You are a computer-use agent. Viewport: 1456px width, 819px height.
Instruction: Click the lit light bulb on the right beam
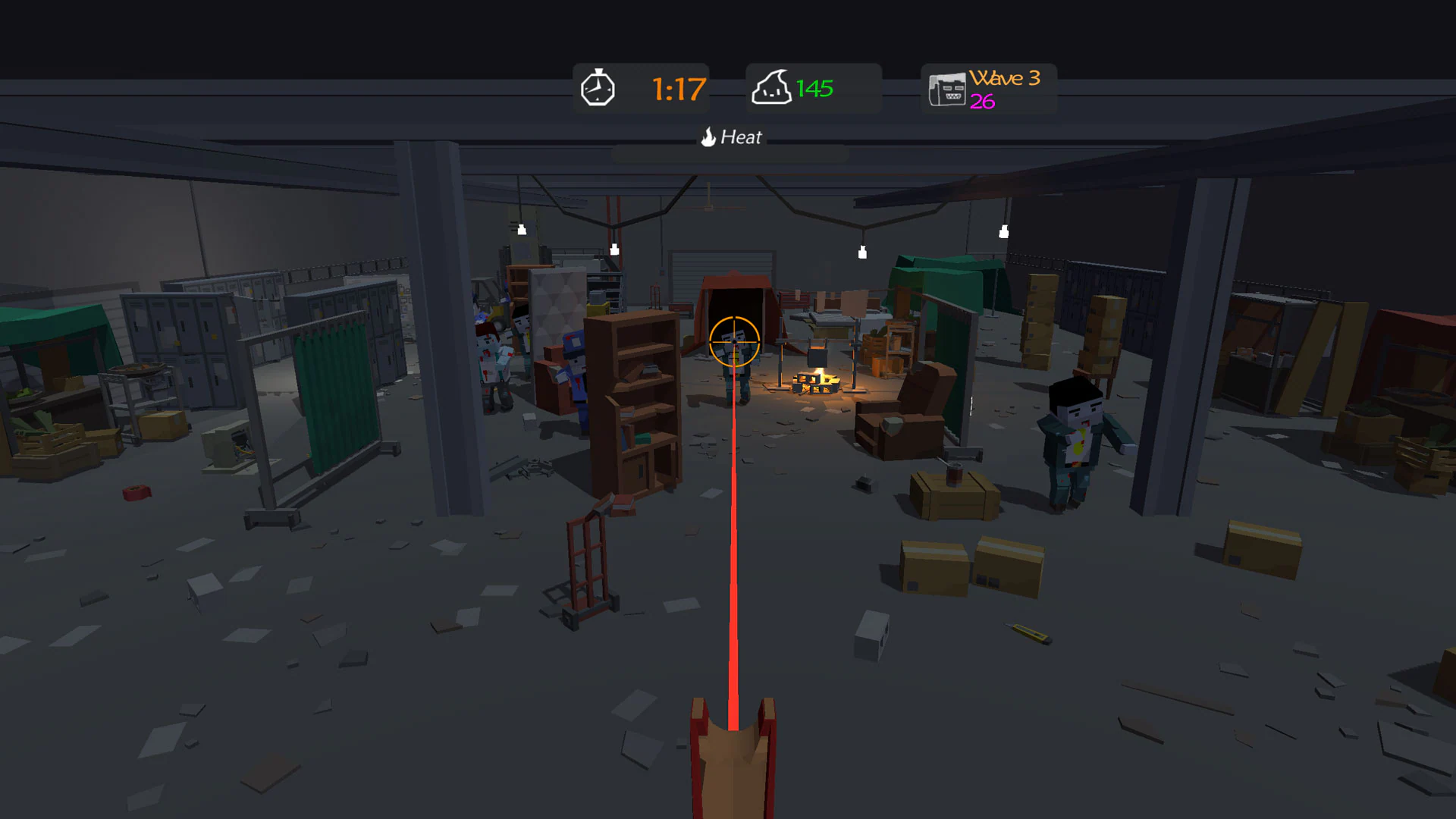tap(1003, 231)
